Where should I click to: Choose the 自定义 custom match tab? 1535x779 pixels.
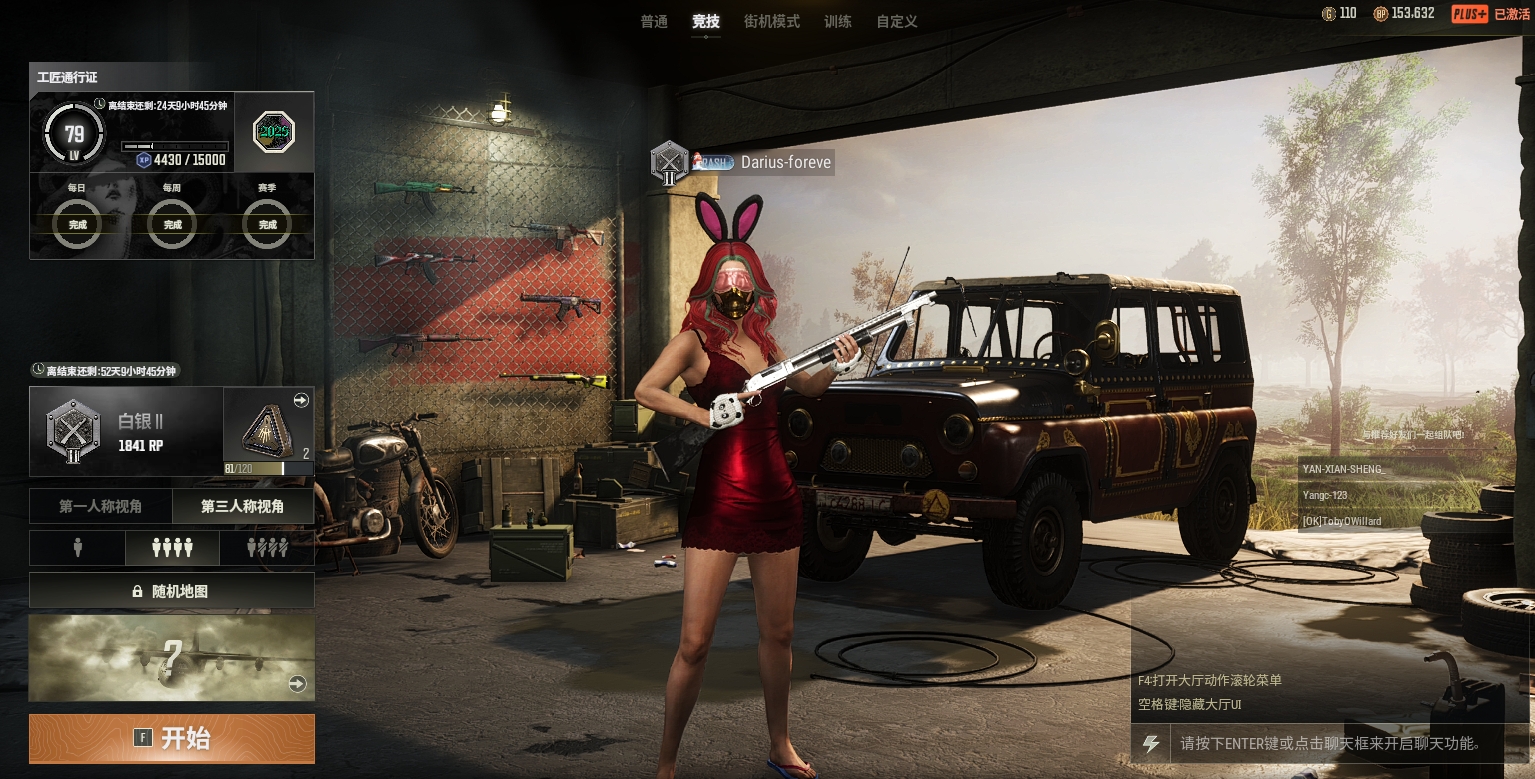click(x=896, y=21)
